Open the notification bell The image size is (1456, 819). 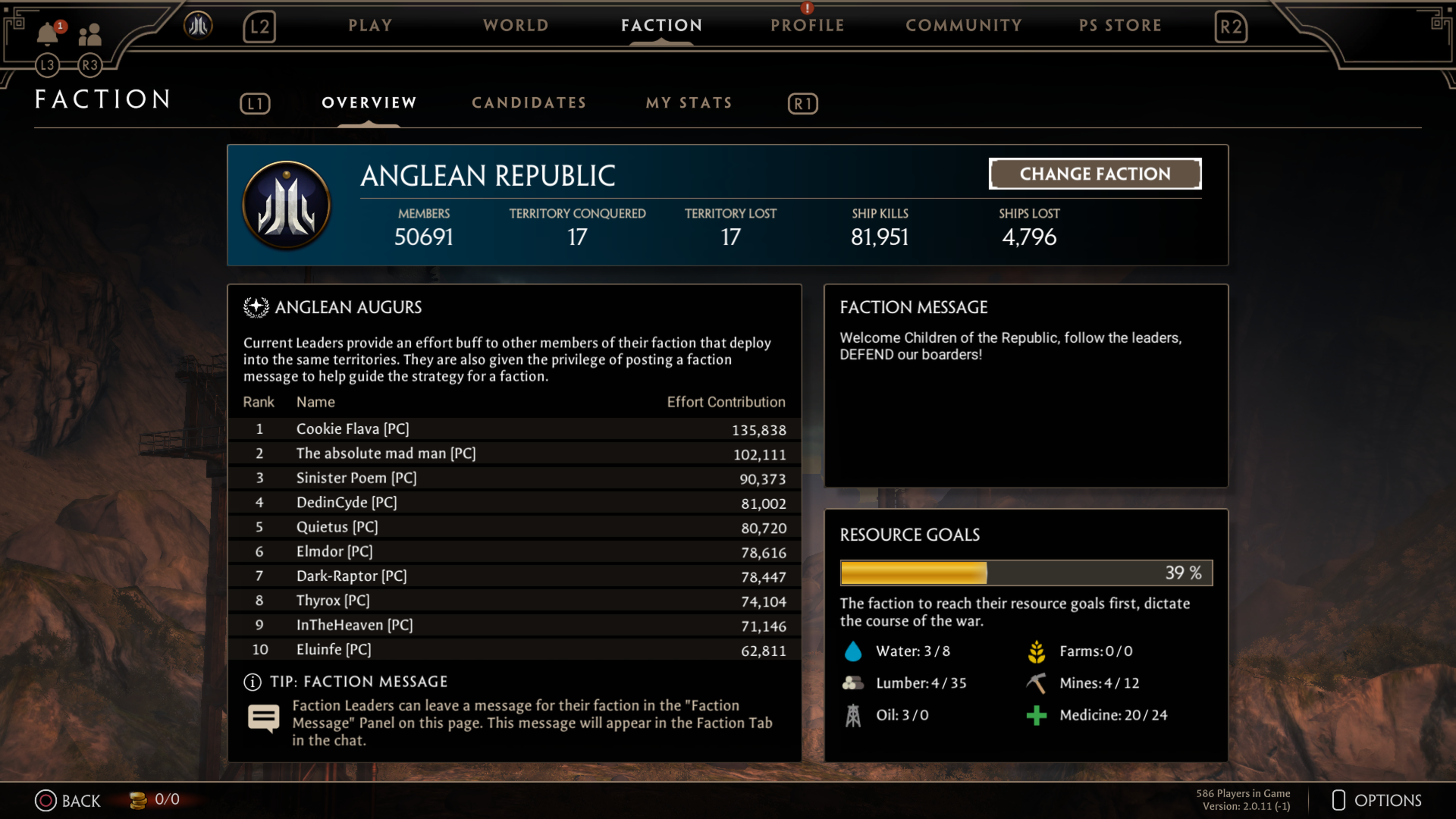pos(47,34)
